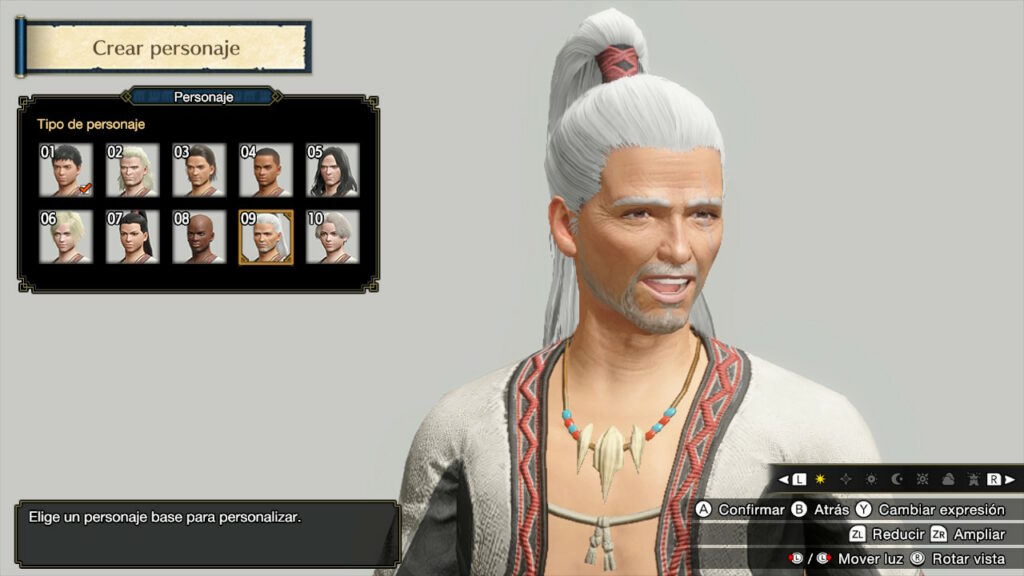Select character preset 04

(266, 170)
